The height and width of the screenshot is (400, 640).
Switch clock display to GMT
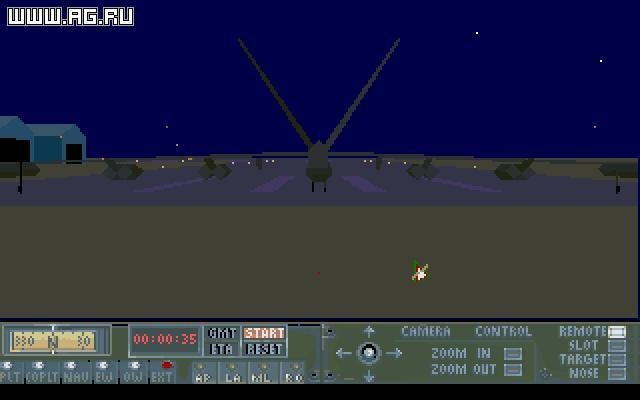coord(220,333)
